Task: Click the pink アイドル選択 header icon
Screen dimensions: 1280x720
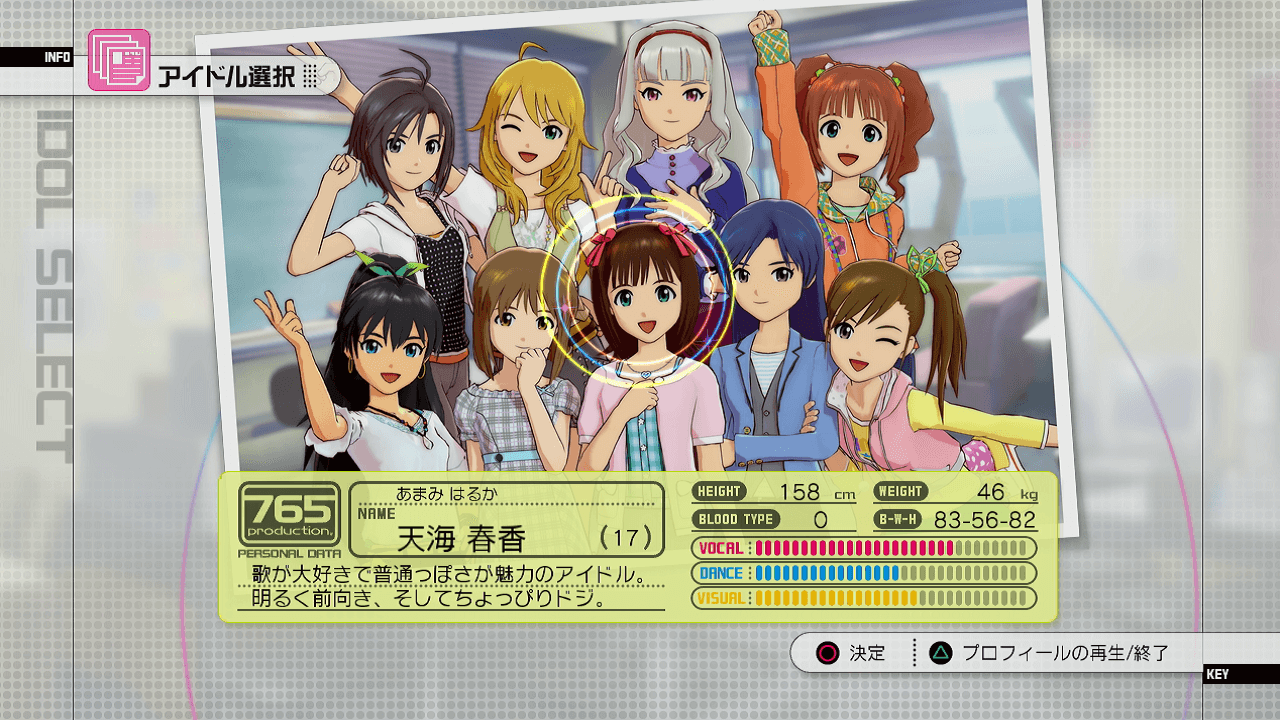Action: click(119, 60)
